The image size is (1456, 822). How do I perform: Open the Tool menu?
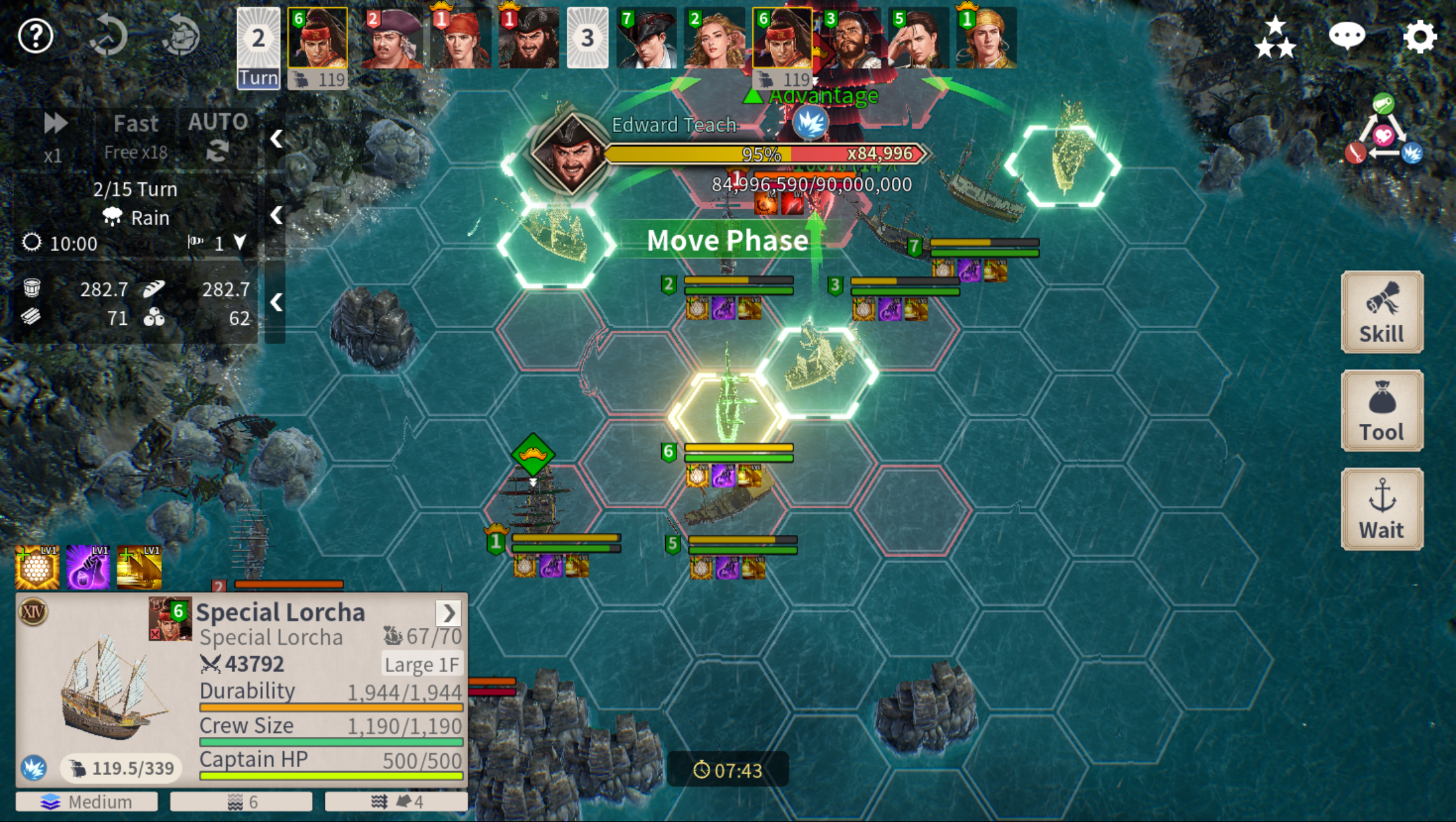(1381, 411)
